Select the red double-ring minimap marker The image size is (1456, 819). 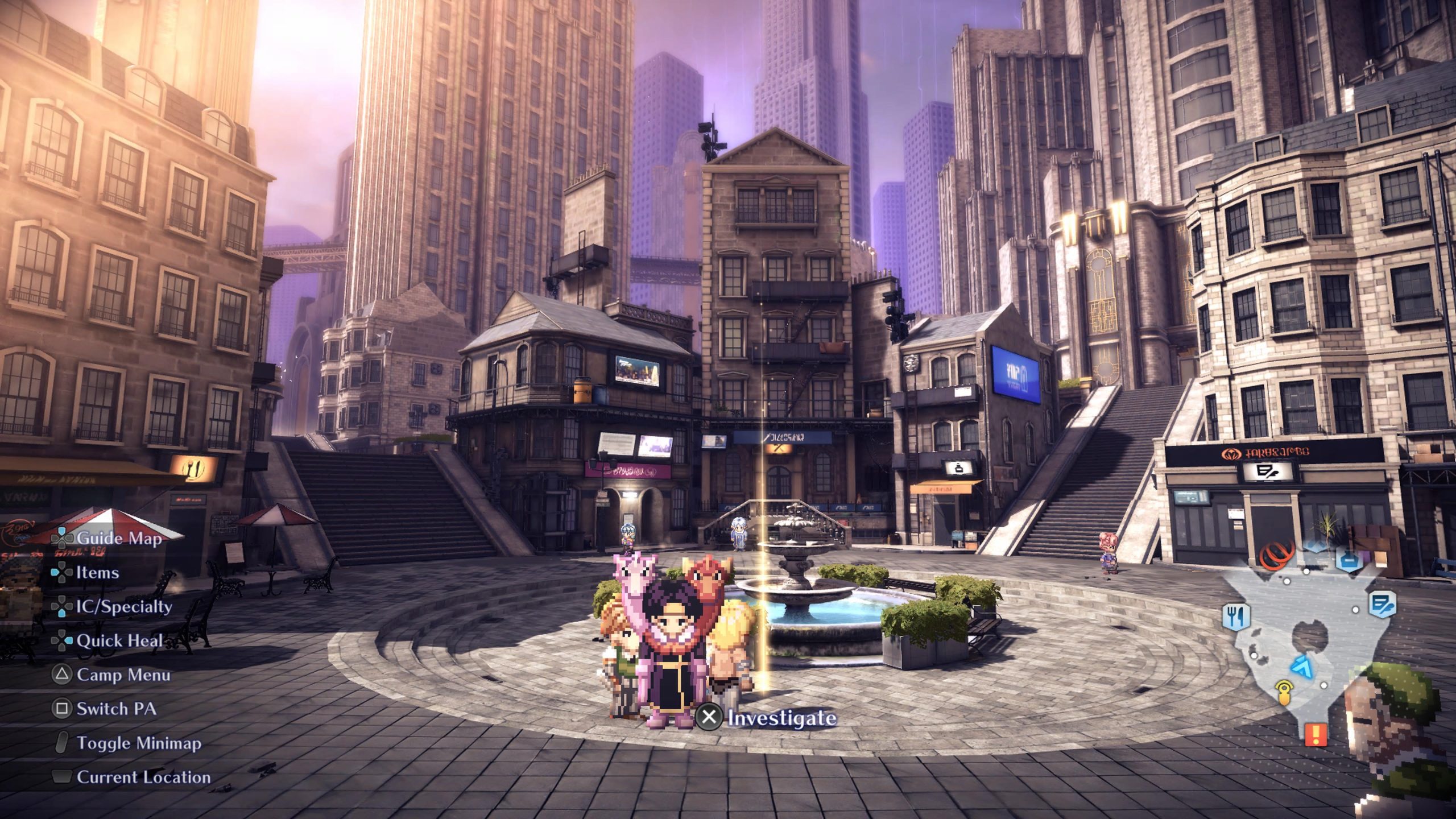click(1276, 555)
